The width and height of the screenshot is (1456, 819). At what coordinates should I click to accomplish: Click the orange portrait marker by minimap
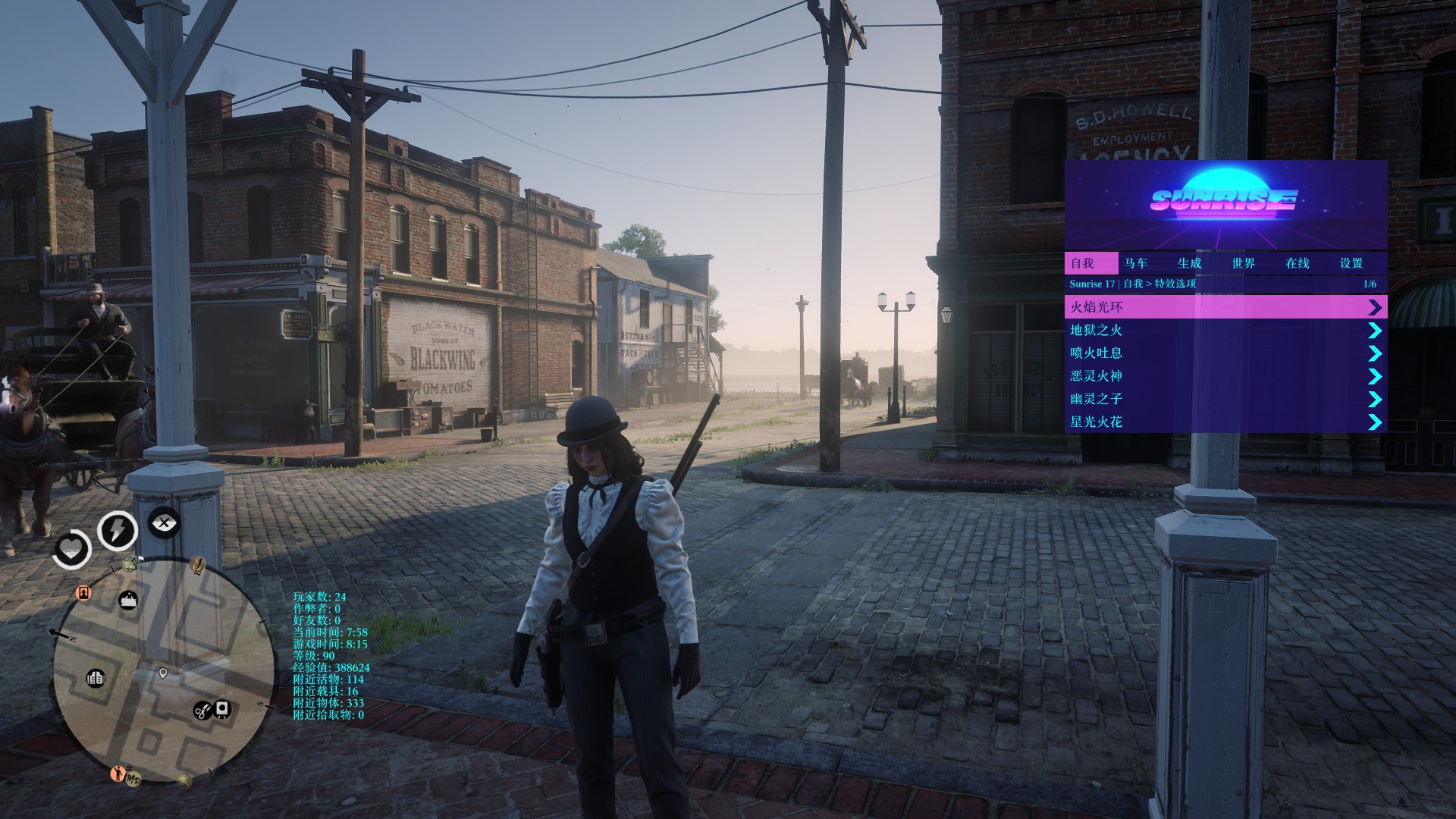coord(83,592)
